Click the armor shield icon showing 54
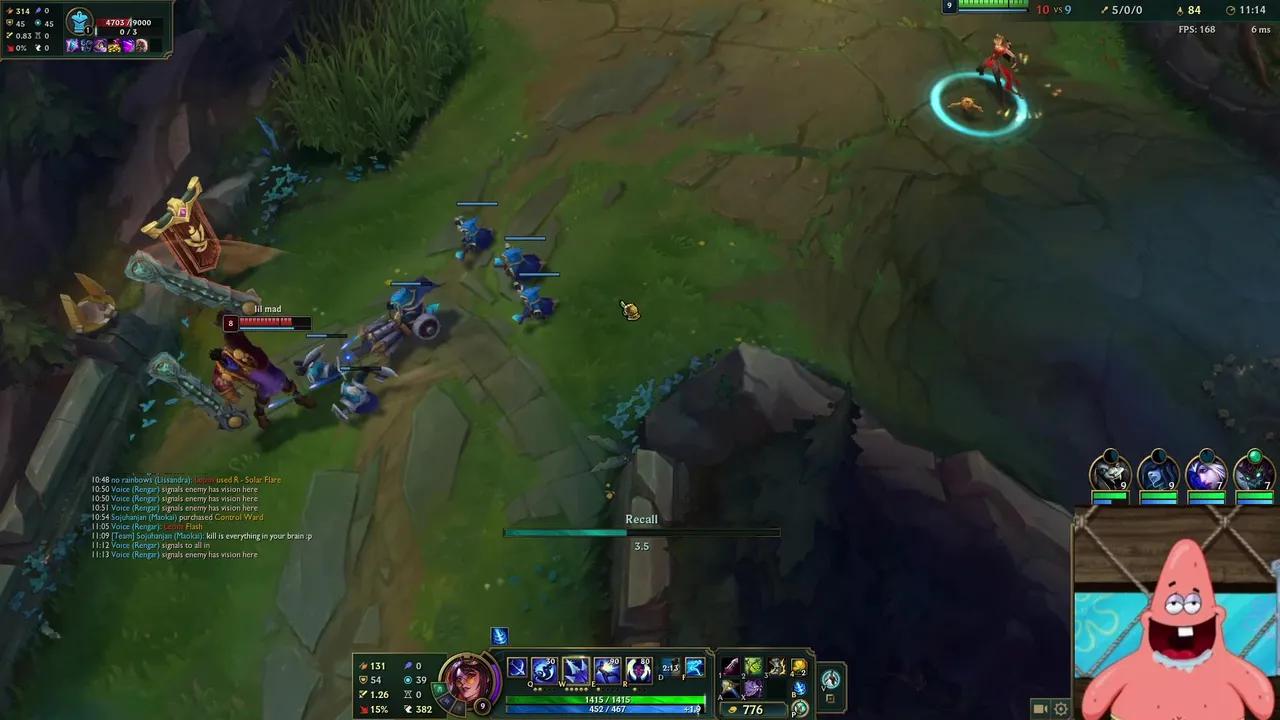 (361, 679)
